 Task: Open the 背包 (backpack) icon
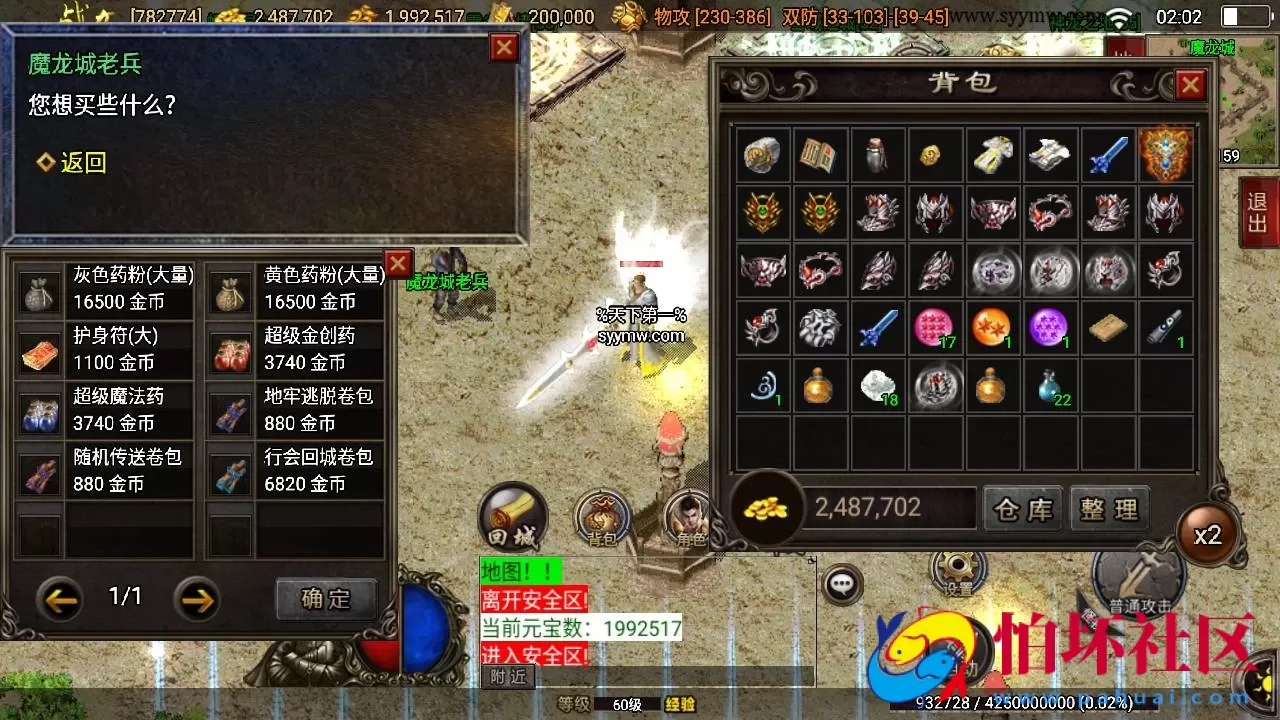pyautogui.click(x=601, y=517)
